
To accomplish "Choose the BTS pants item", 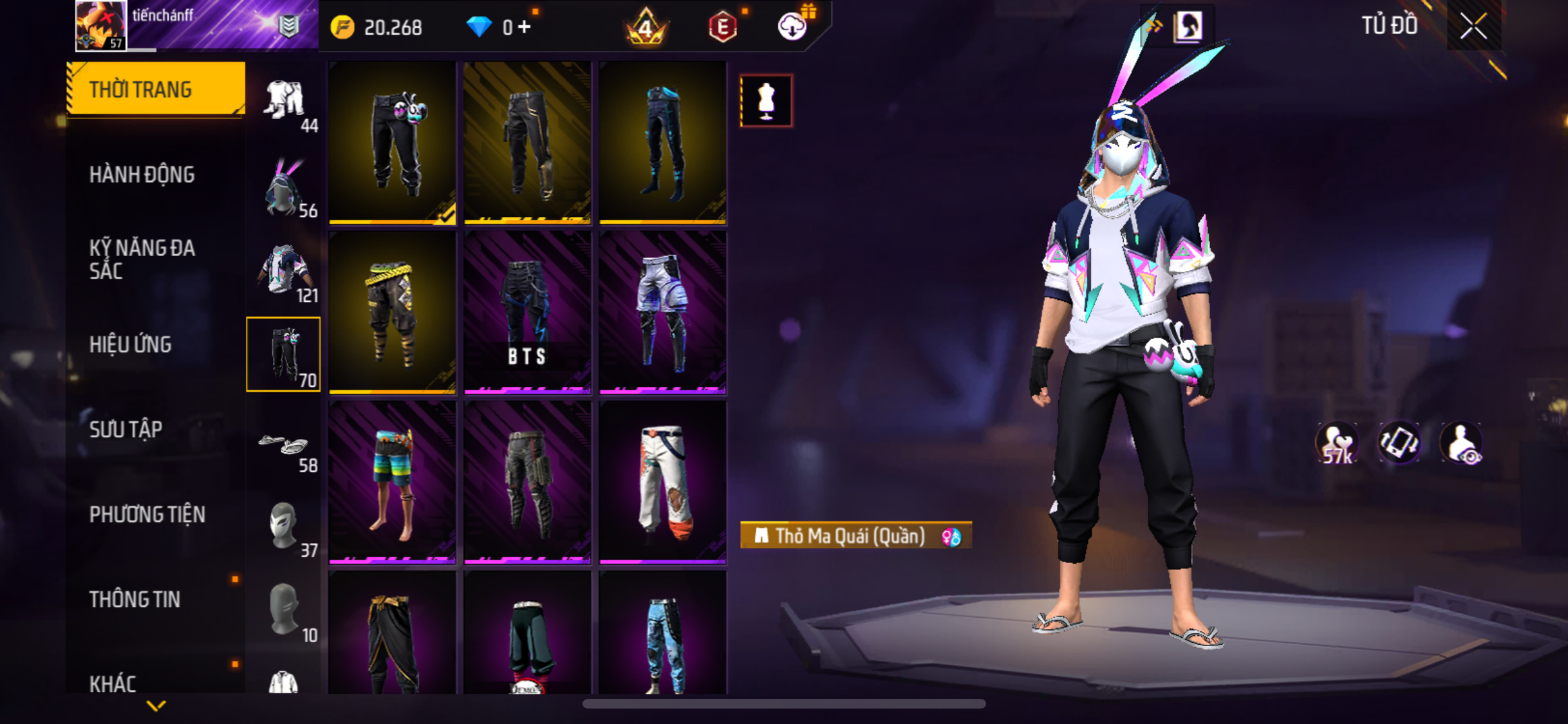I will (527, 312).
